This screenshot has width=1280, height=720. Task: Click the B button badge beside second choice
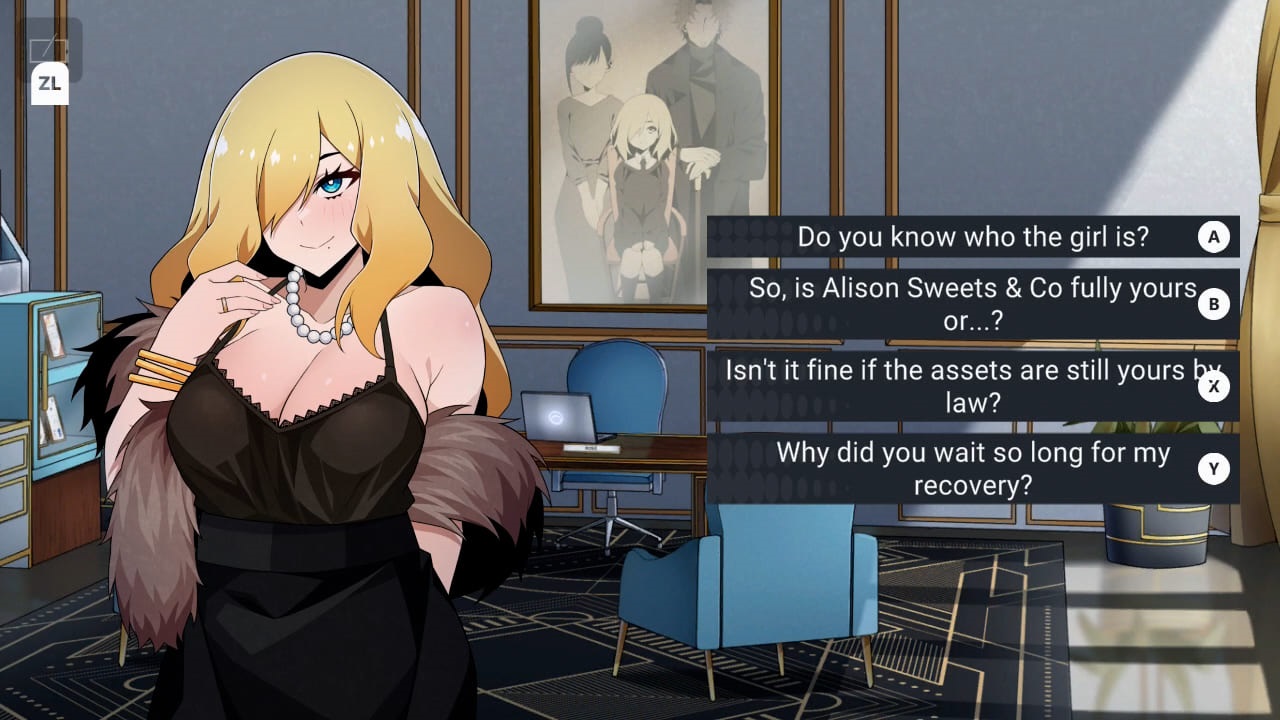[1214, 304]
